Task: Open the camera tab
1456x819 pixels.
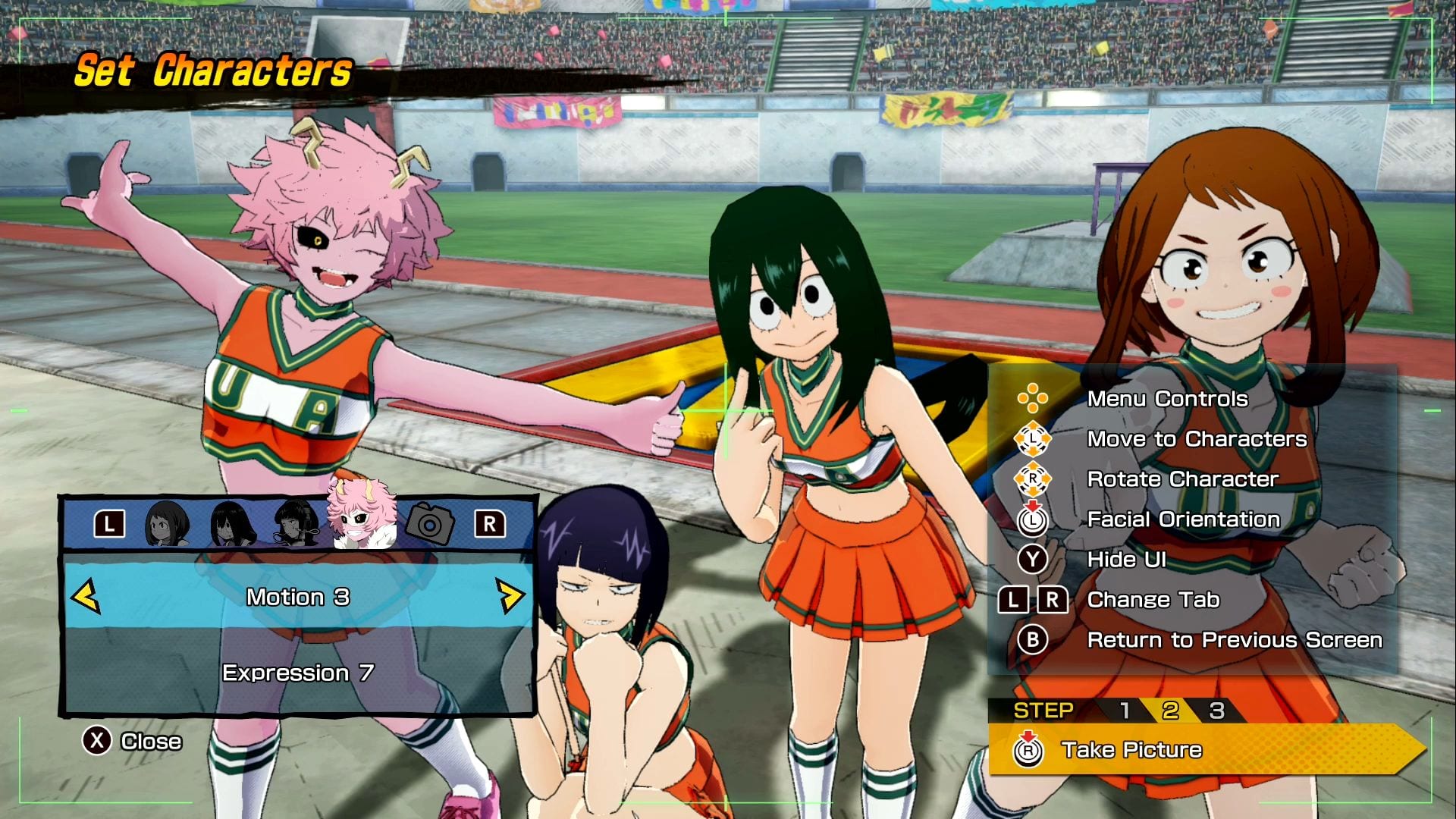Action: point(429,523)
